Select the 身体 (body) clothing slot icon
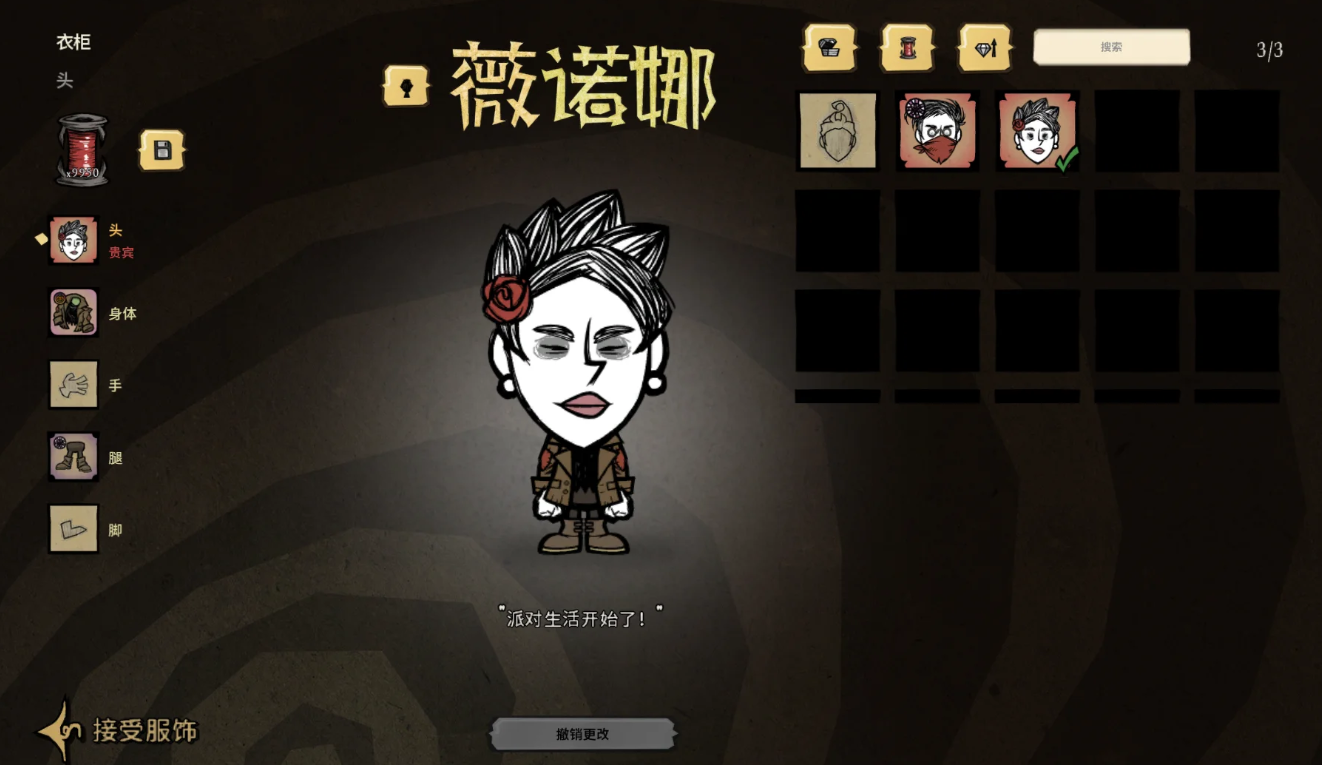 pos(72,312)
